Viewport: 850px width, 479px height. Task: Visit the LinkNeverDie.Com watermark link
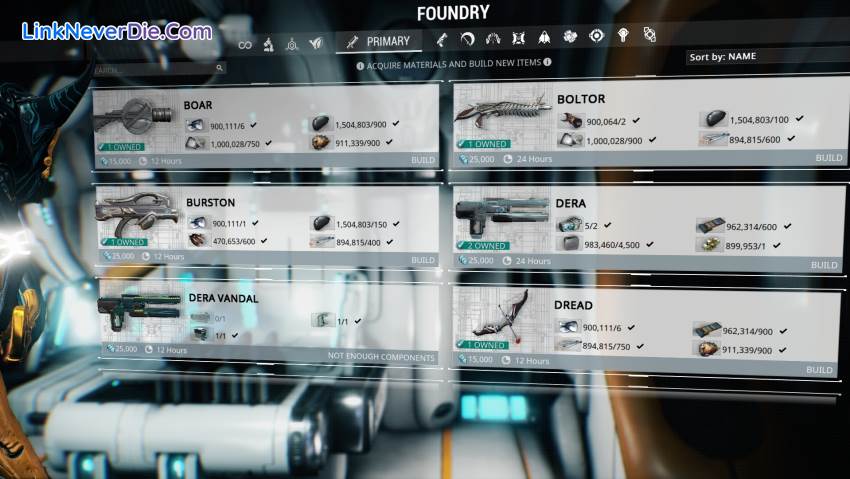click(116, 31)
